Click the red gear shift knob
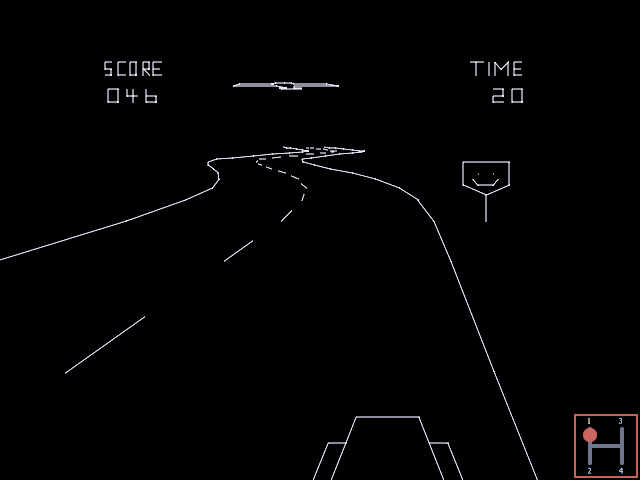This screenshot has height=480, width=640. tap(590, 435)
